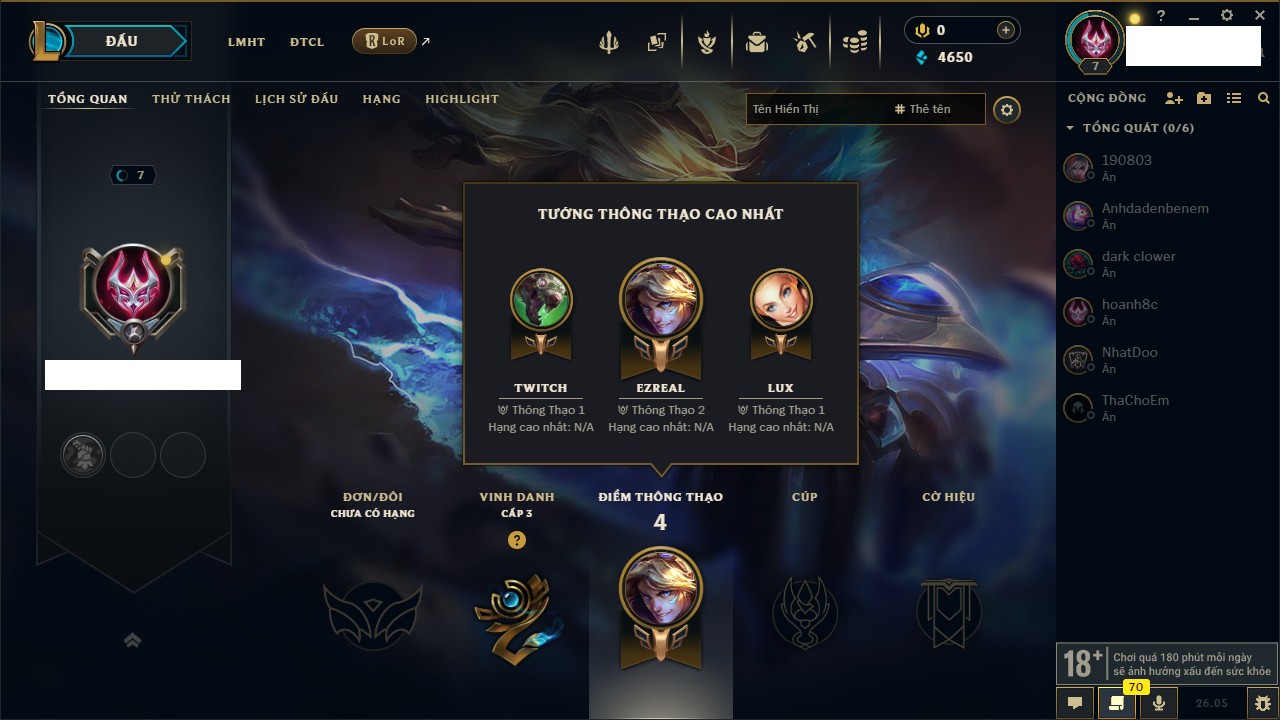Click the Tên Hiển Thị search field

tap(815, 109)
